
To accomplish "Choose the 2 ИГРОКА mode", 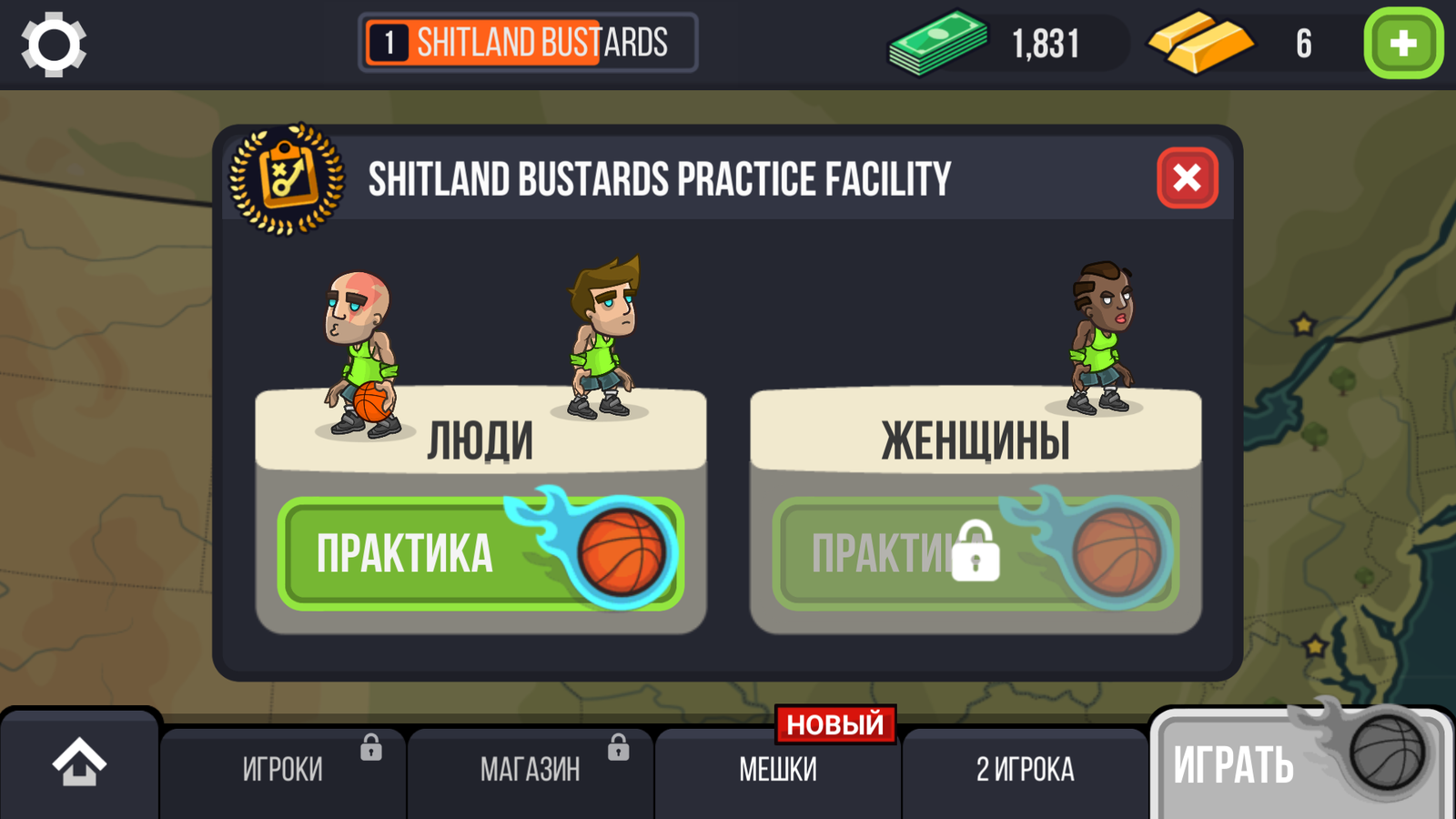I will coord(1026,771).
